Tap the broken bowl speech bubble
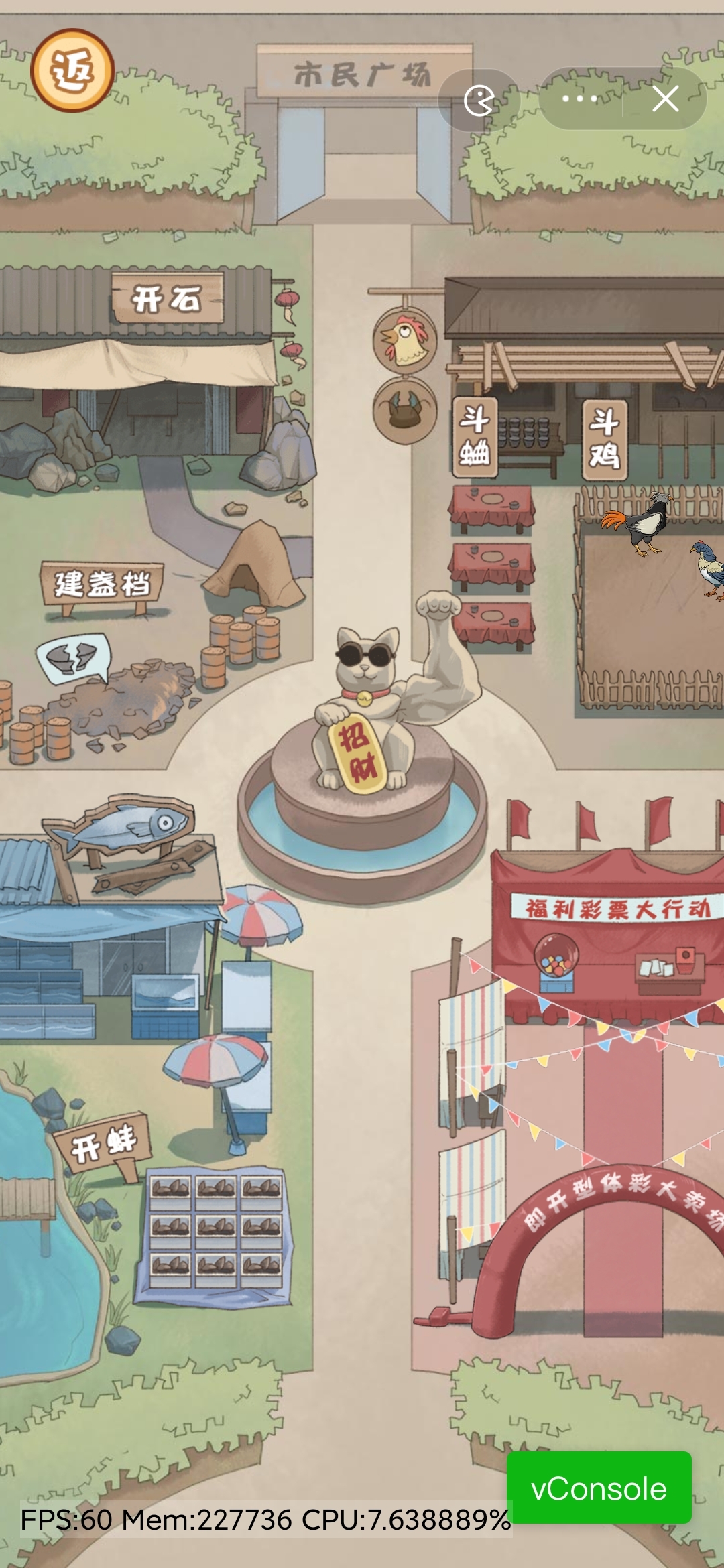Viewport: 724px width, 1568px height. 72,657
